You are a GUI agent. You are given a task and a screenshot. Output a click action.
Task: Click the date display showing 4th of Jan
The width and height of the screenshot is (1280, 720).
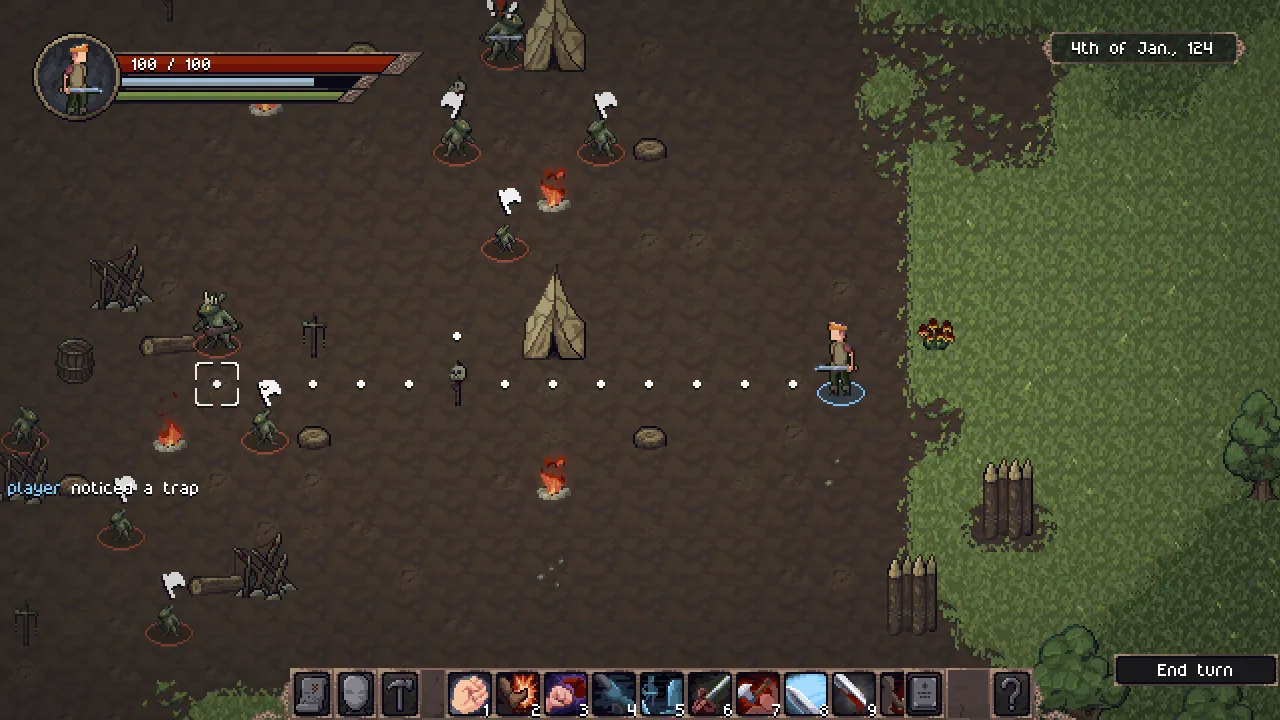[1144, 47]
